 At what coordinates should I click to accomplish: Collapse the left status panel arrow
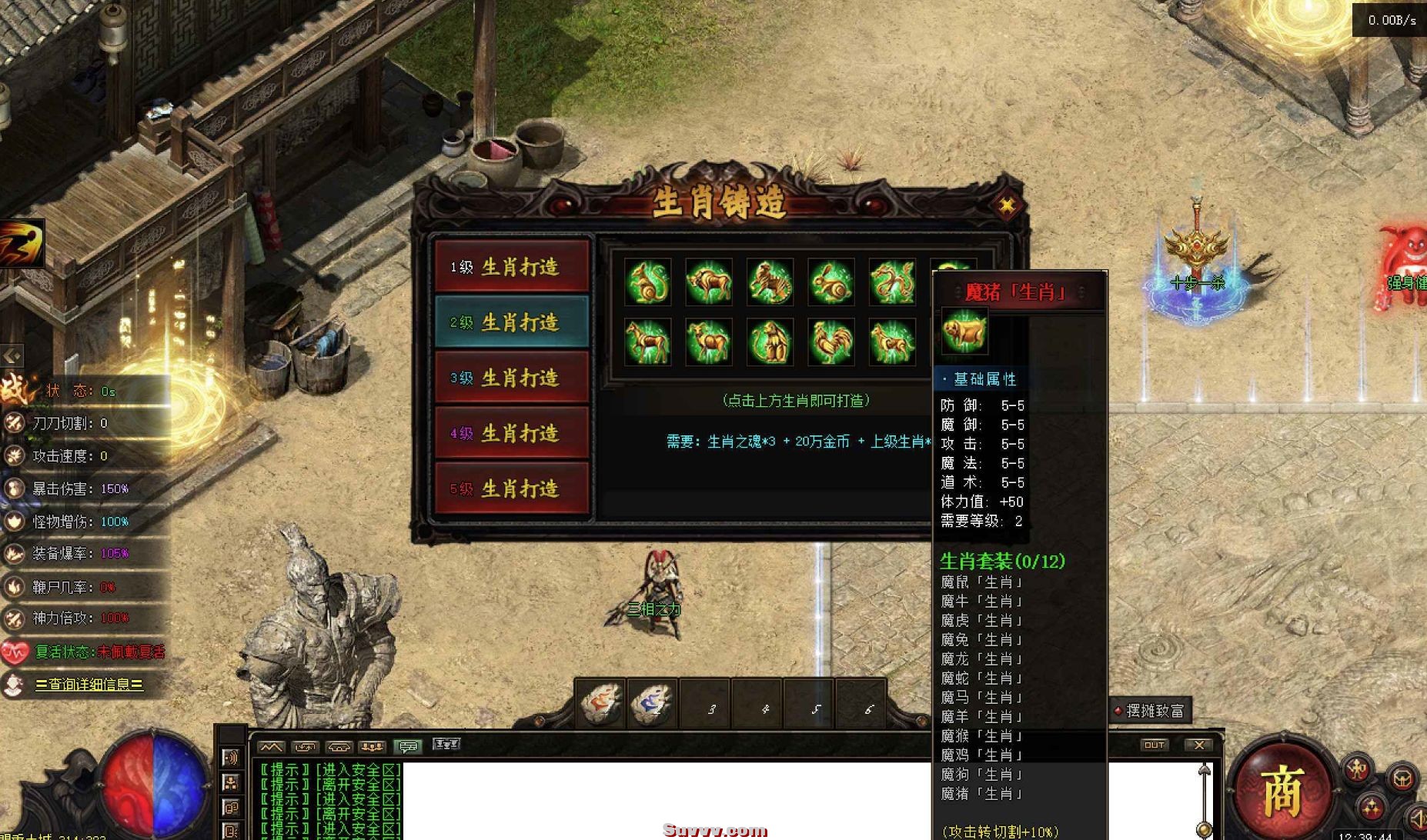[x=12, y=355]
